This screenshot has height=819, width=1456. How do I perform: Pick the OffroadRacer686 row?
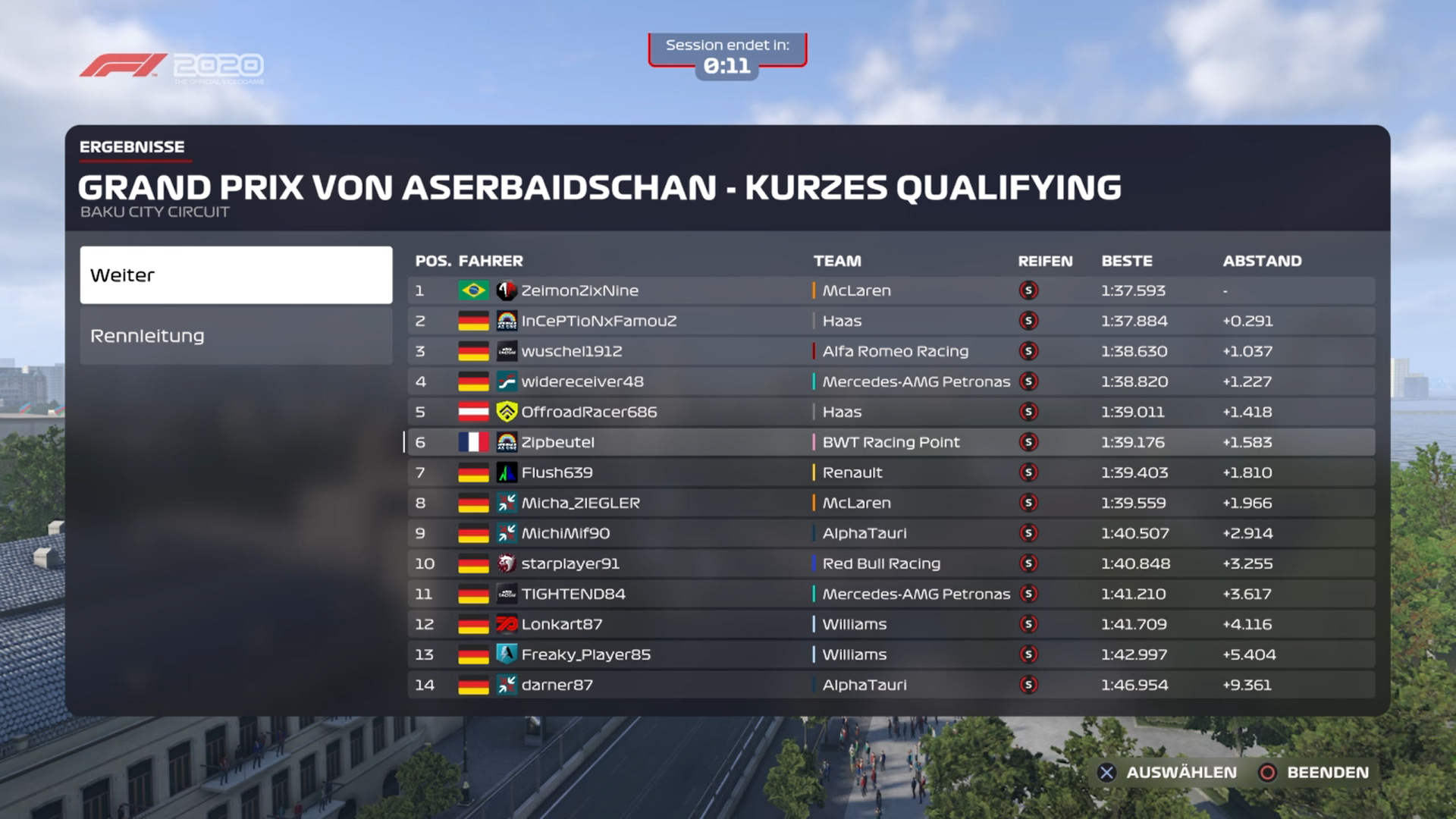tap(890, 412)
